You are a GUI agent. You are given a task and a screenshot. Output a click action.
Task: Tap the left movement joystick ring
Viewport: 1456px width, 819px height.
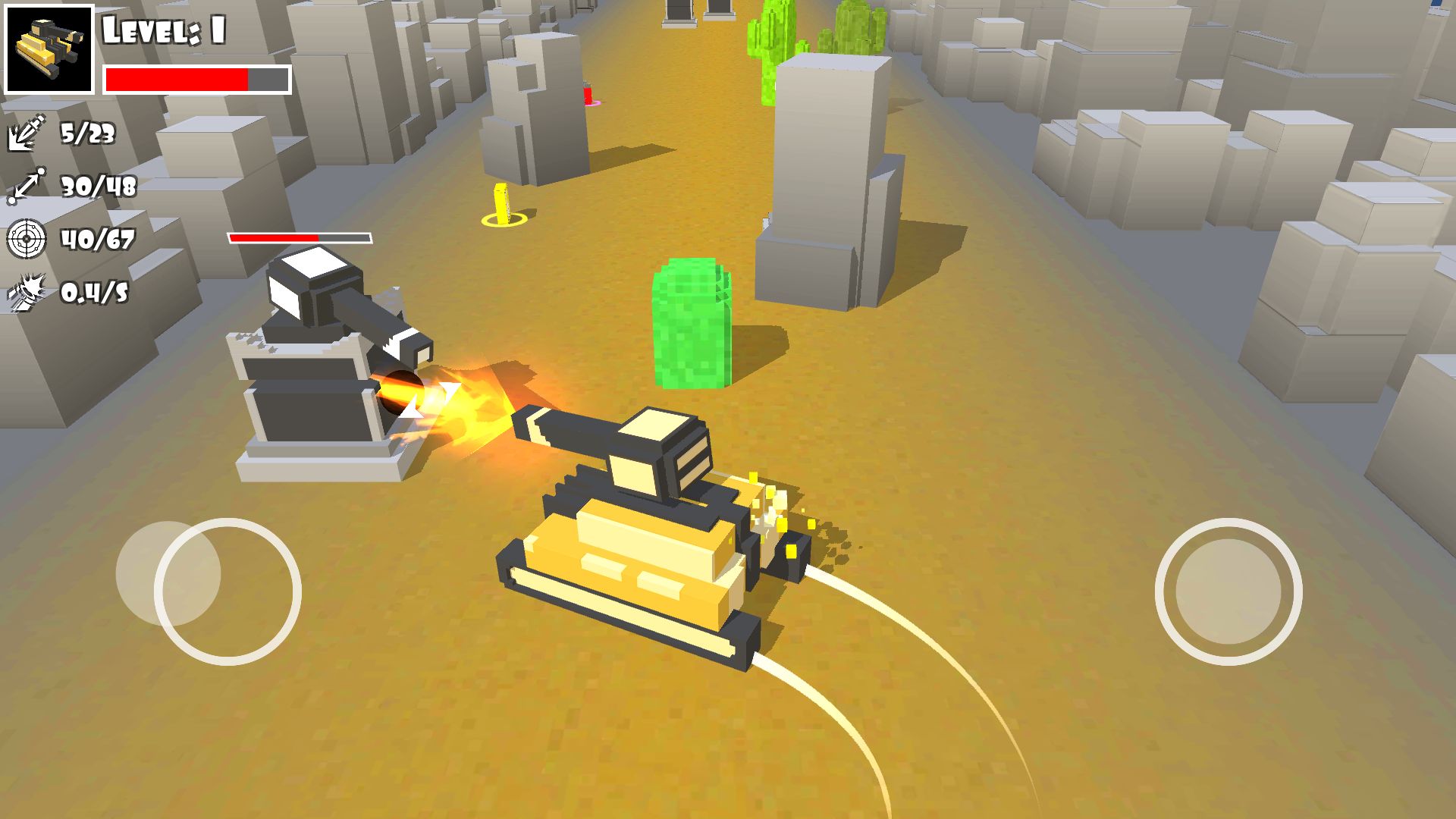[x=227, y=591]
